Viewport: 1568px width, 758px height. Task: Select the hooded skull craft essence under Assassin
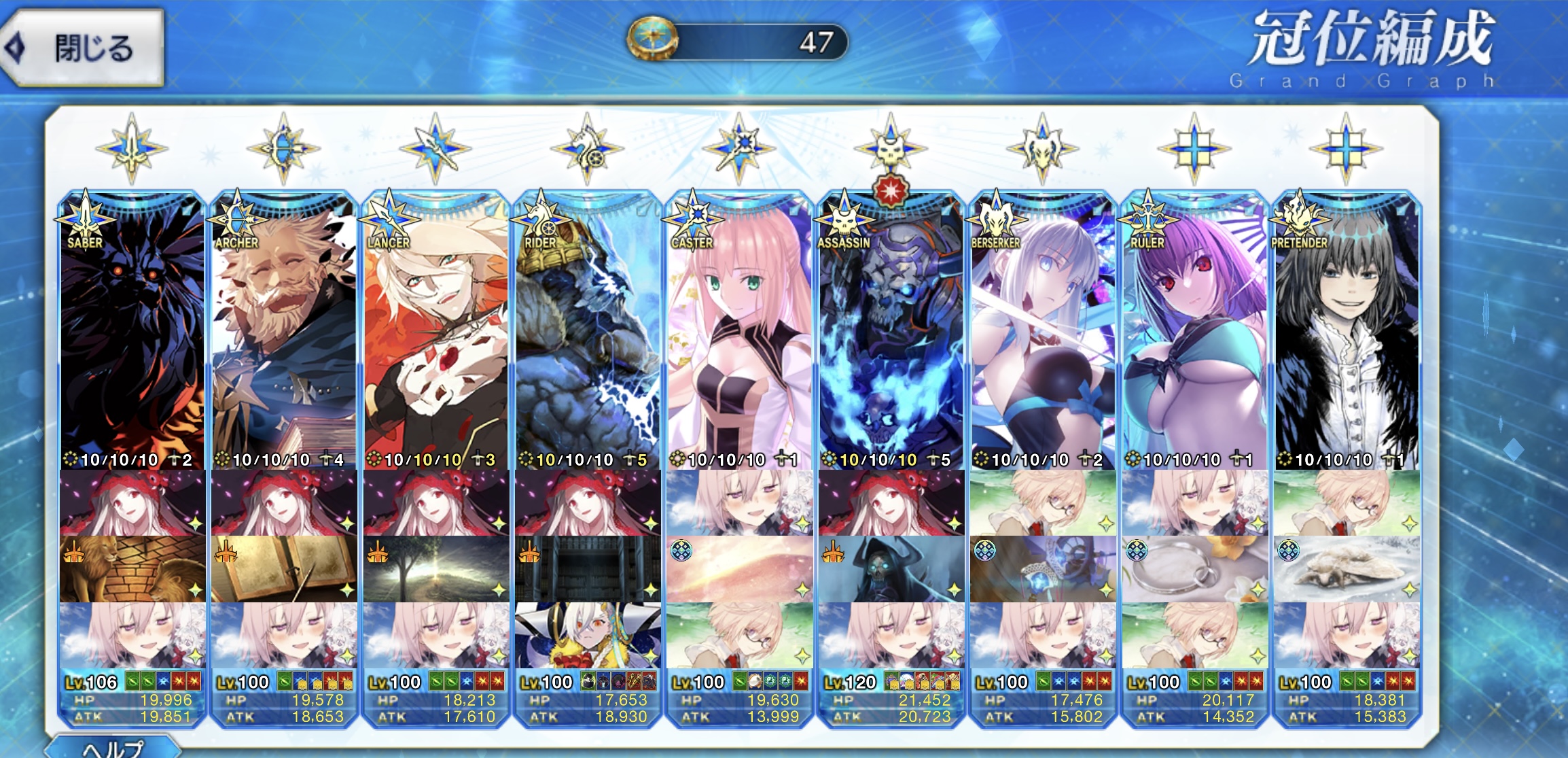point(891,569)
